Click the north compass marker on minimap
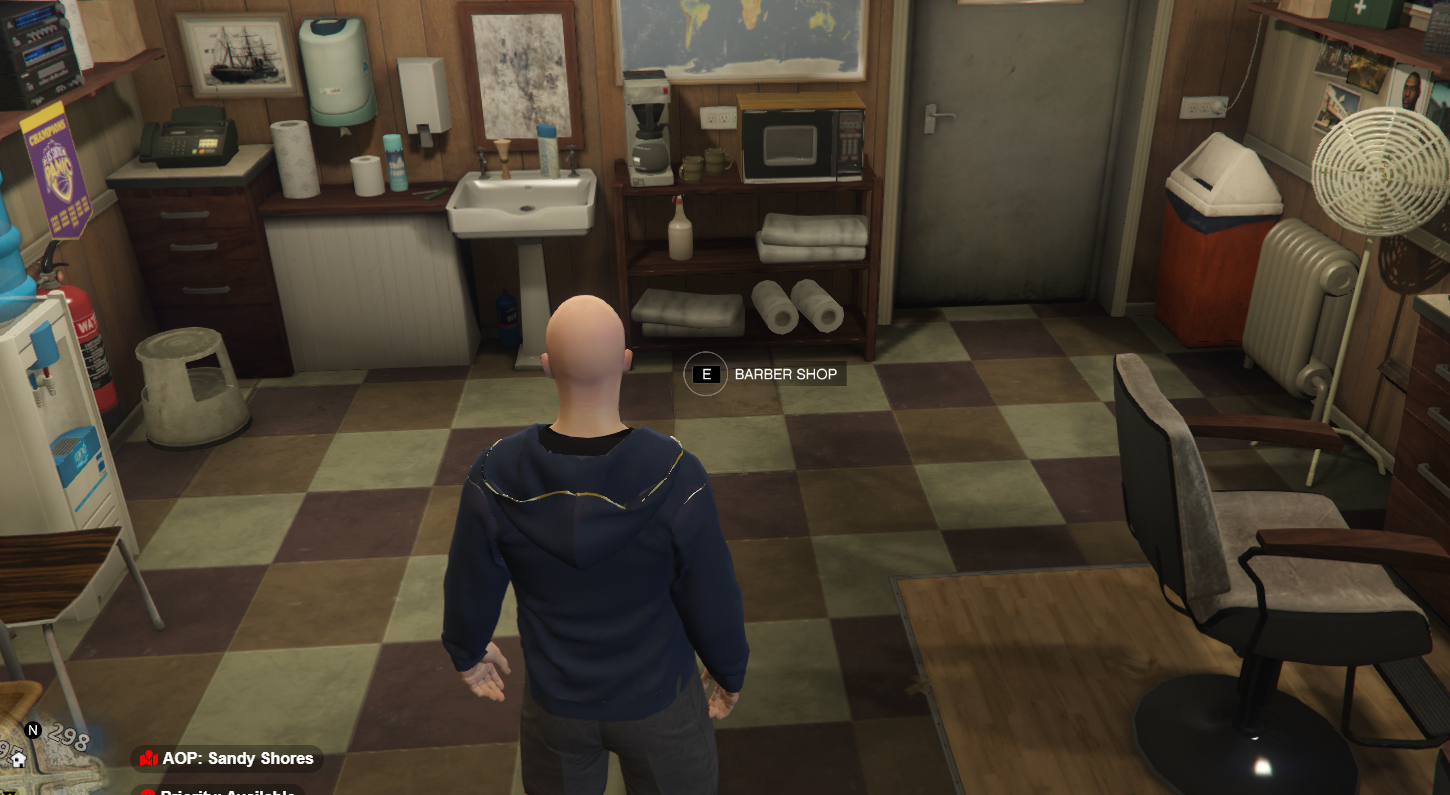1450x795 pixels. click(x=33, y=730)
